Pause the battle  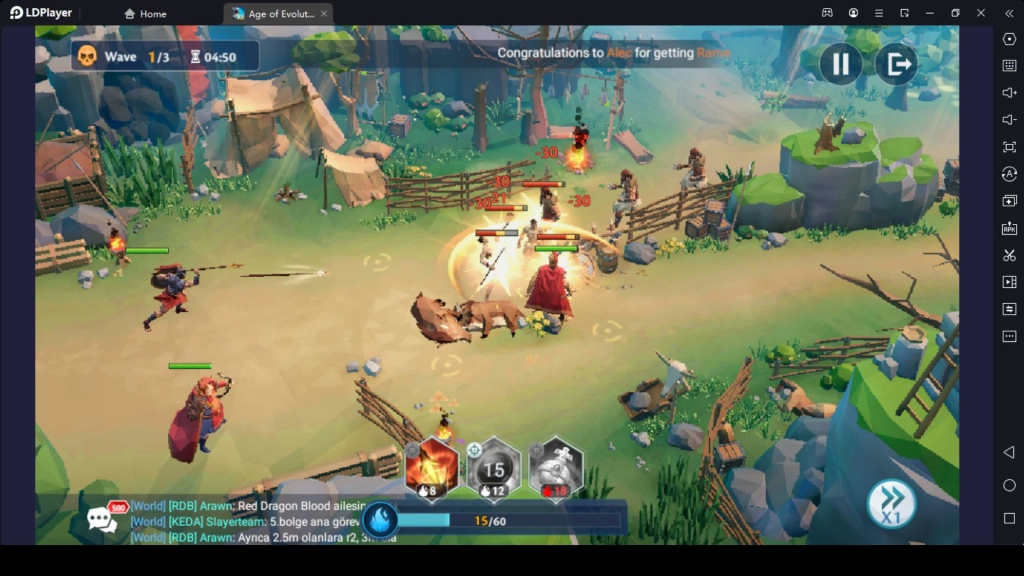pyautogui.click(x=840, y=65)
